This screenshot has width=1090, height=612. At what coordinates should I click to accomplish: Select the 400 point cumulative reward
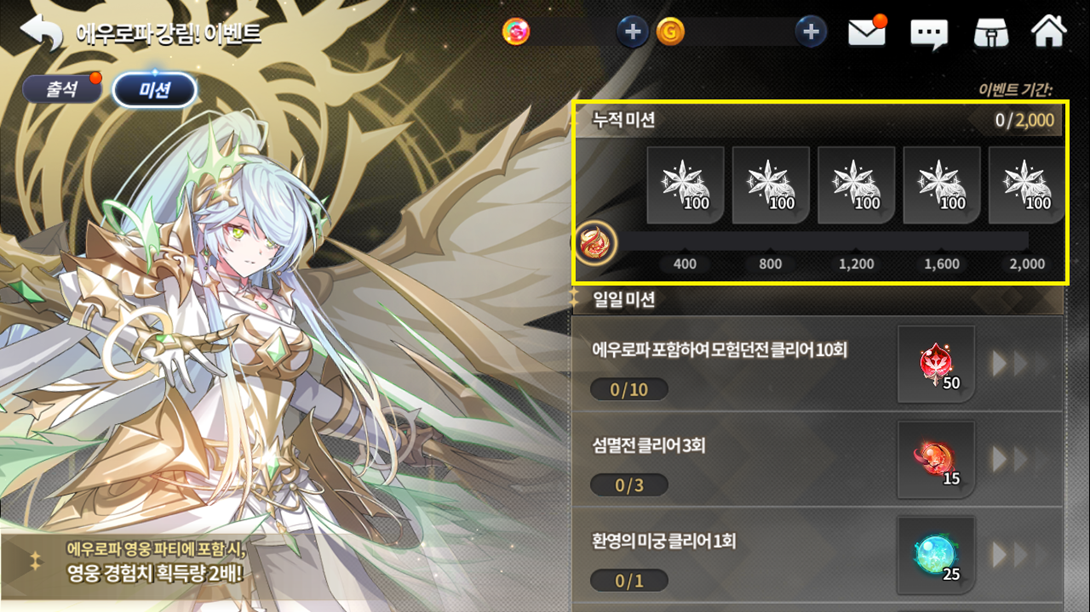(686, 186)
